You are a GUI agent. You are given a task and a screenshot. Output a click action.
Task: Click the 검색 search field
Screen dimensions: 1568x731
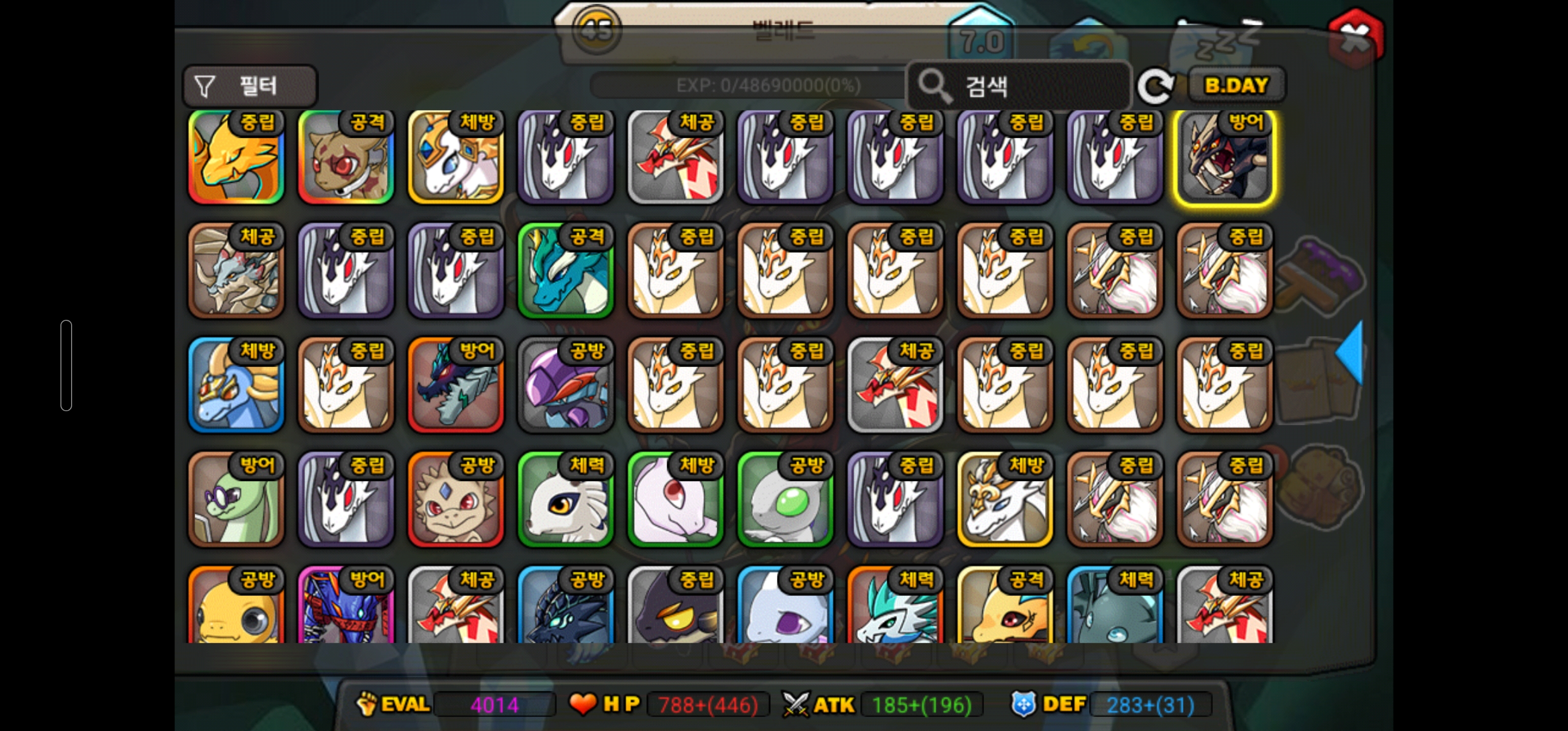1019,86
